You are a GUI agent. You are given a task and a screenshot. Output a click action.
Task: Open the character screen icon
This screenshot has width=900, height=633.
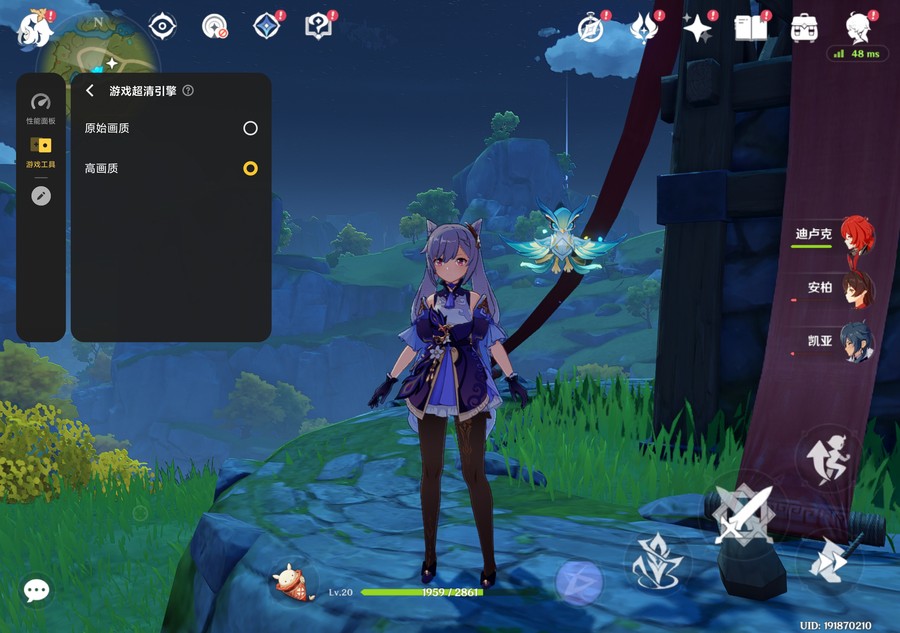857,28
